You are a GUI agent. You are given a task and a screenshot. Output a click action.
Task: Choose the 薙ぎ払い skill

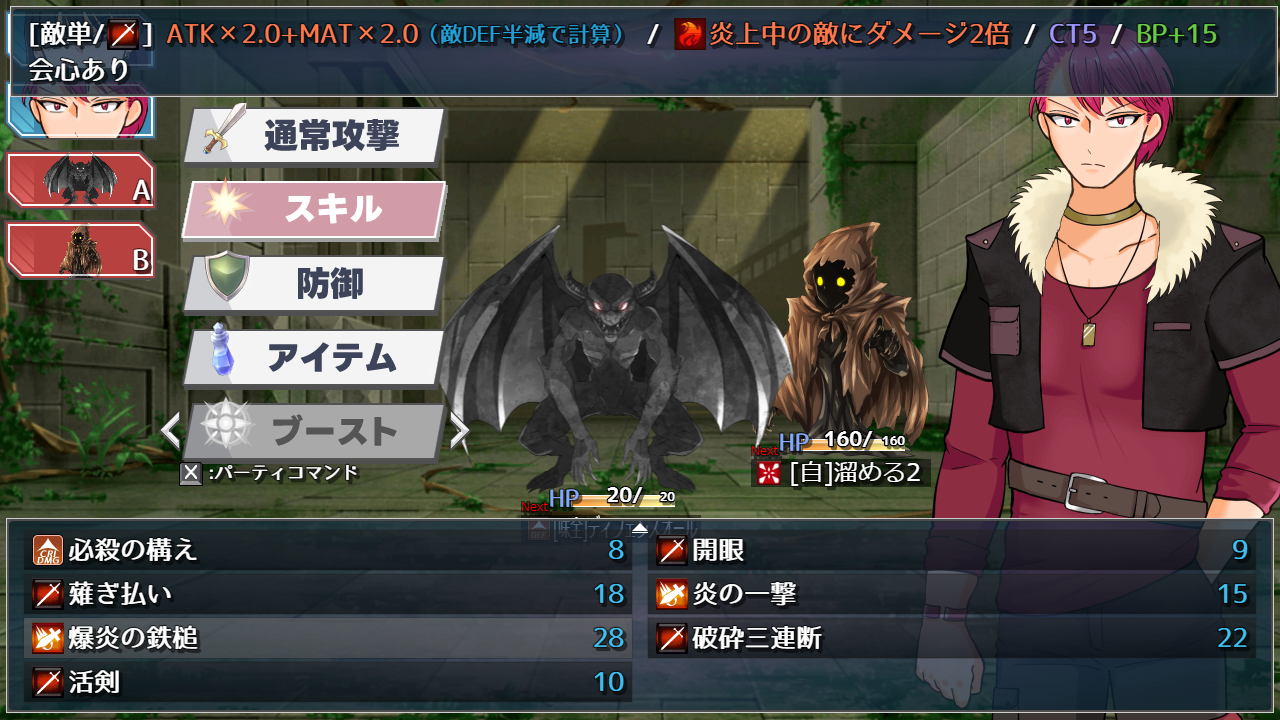pos(328,594)
